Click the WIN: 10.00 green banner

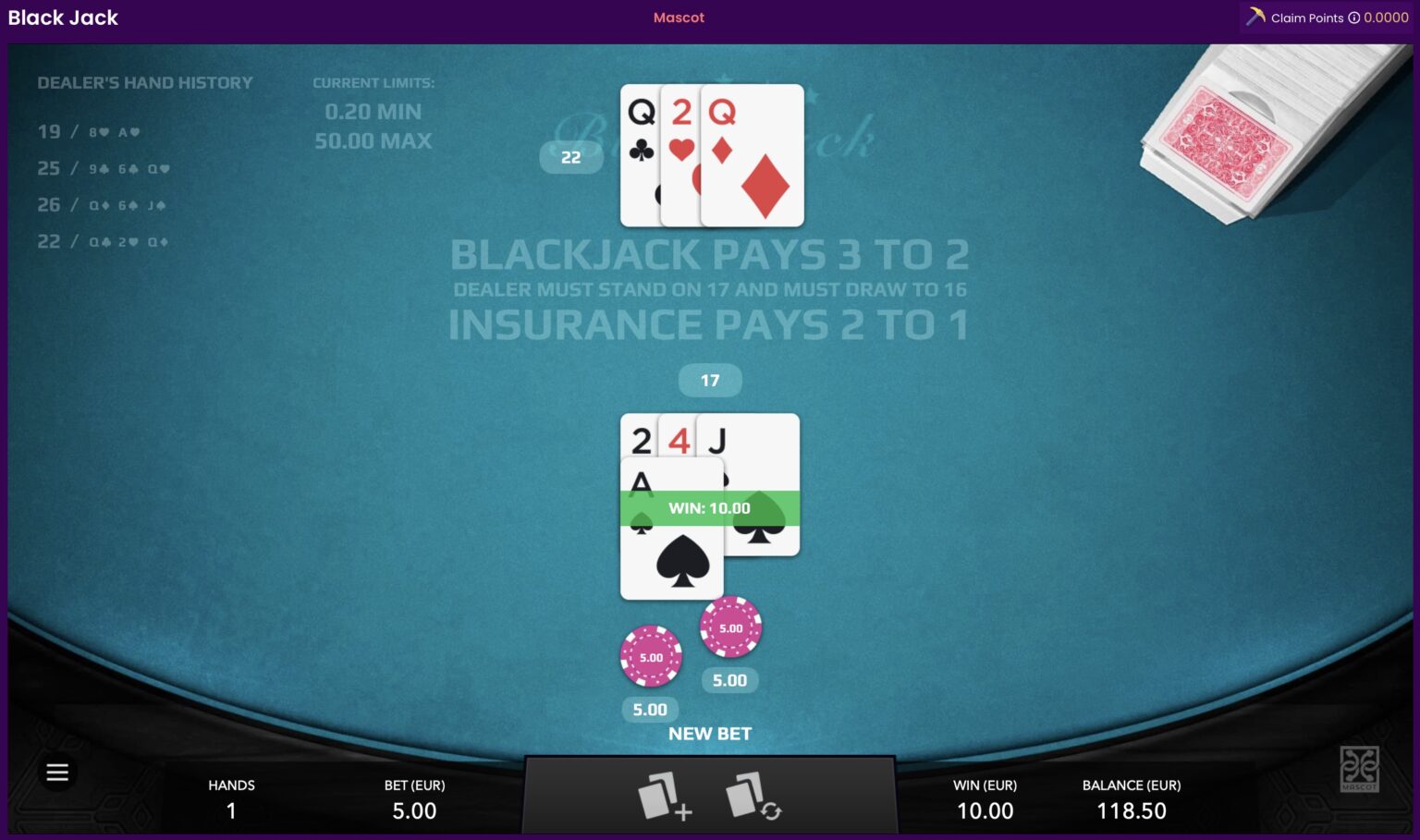point(710,507)
